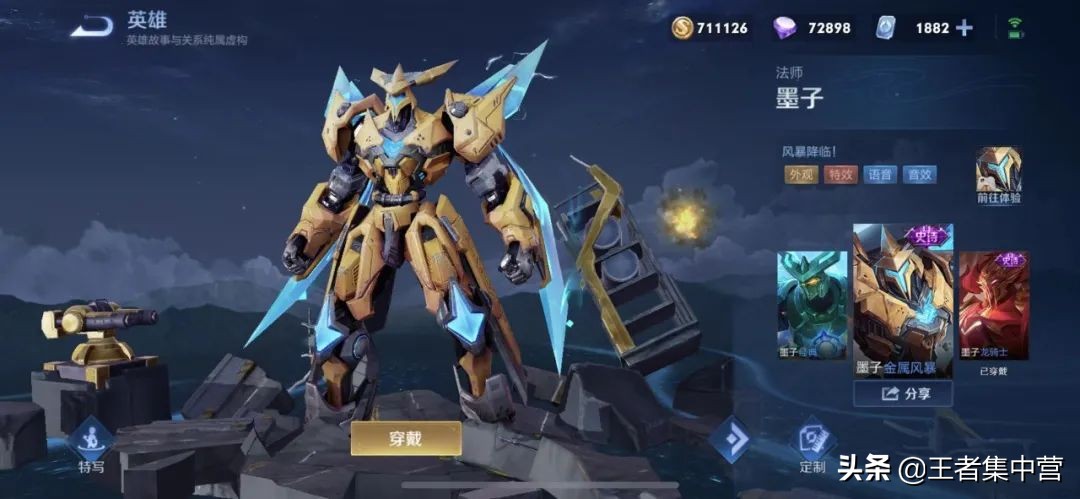Share the skin via 分享 button

pos(902,394)
